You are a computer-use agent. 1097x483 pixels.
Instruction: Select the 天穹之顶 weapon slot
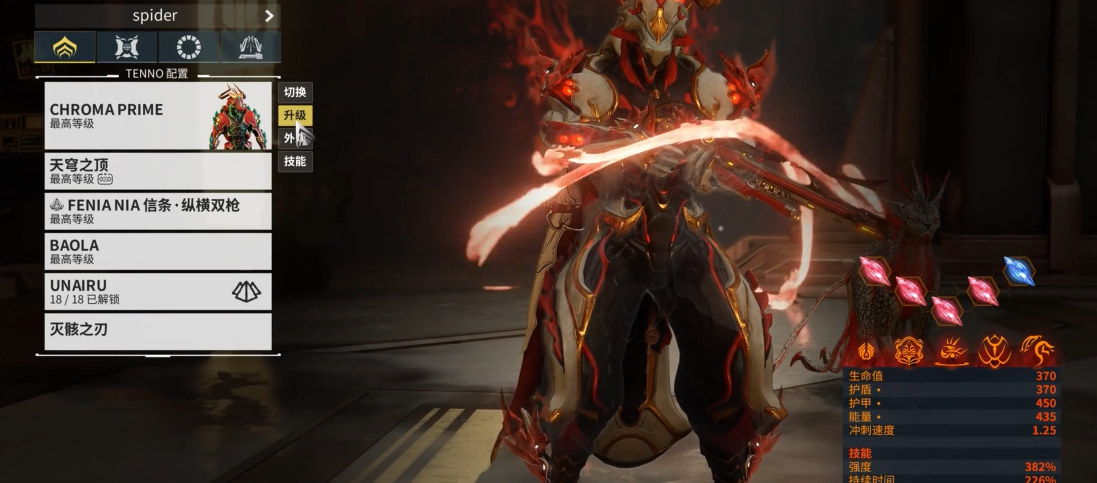click(157, 171)
